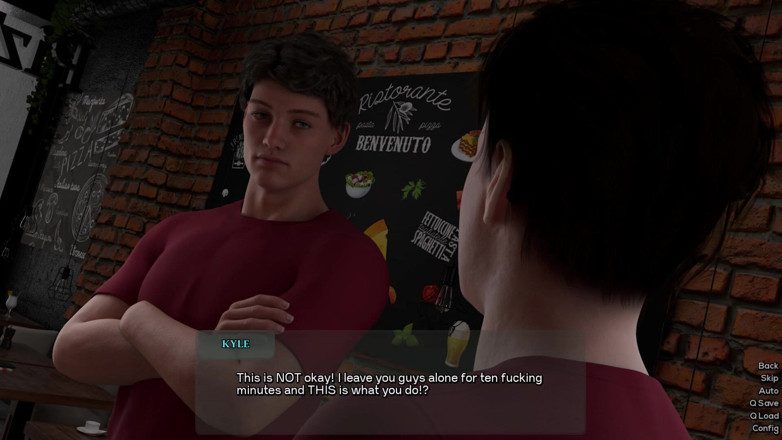Viewport: 782px width, 440px height.
Task: Go back to previous dialogue line
Action: point(767,366)
